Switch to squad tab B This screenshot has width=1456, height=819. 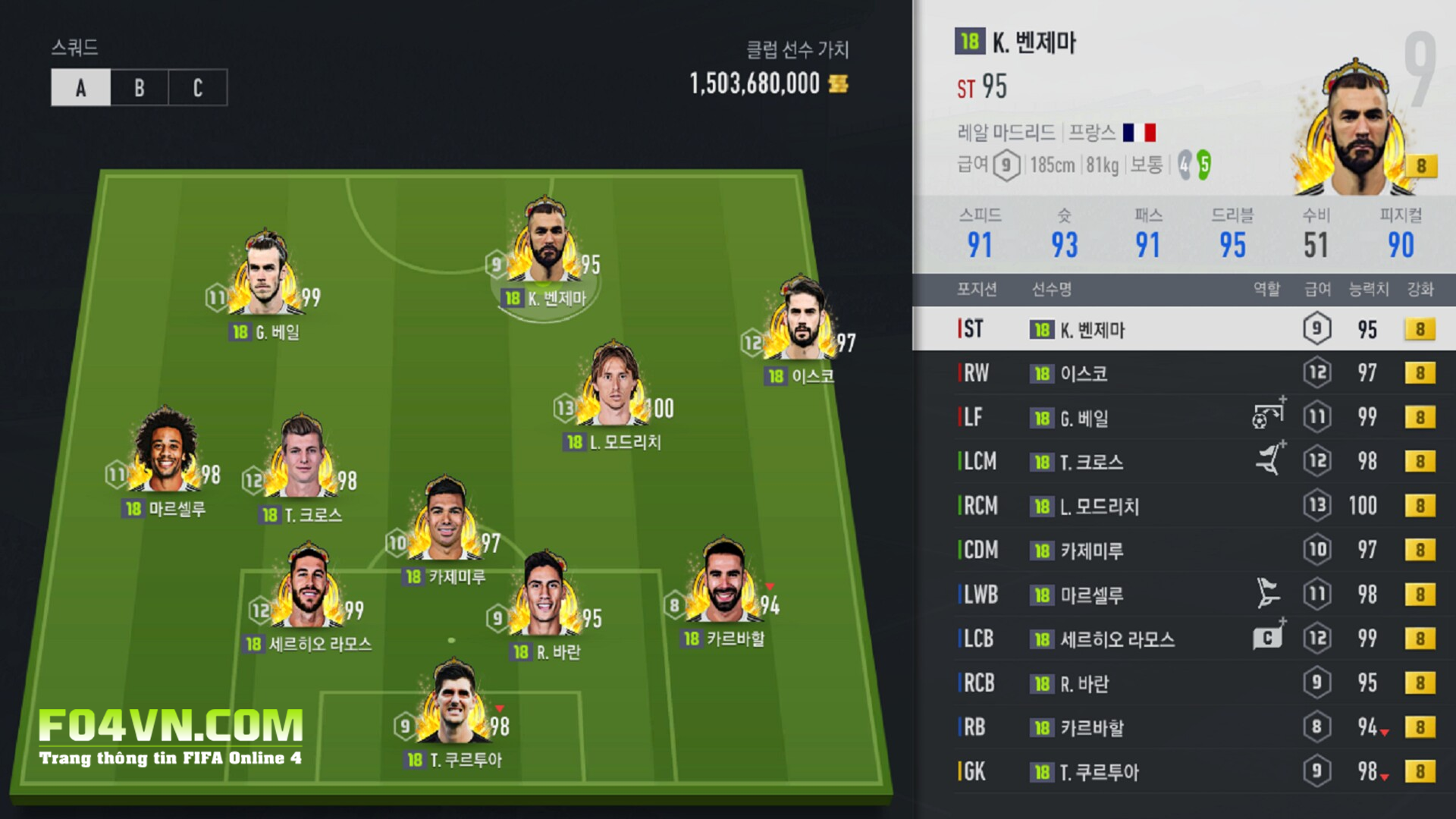tap(140, 88)
